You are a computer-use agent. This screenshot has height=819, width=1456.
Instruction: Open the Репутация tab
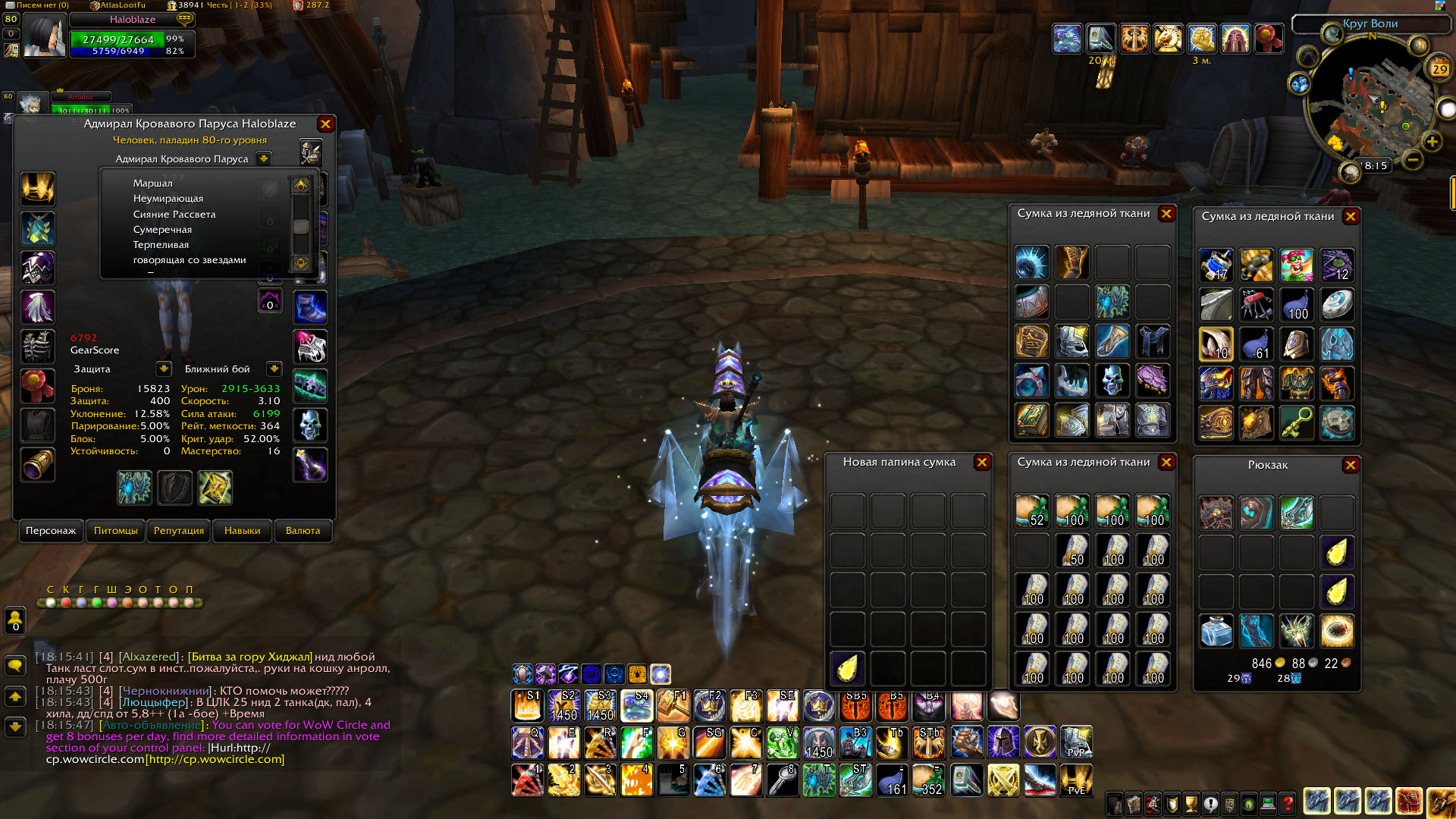tap(179, 531)
